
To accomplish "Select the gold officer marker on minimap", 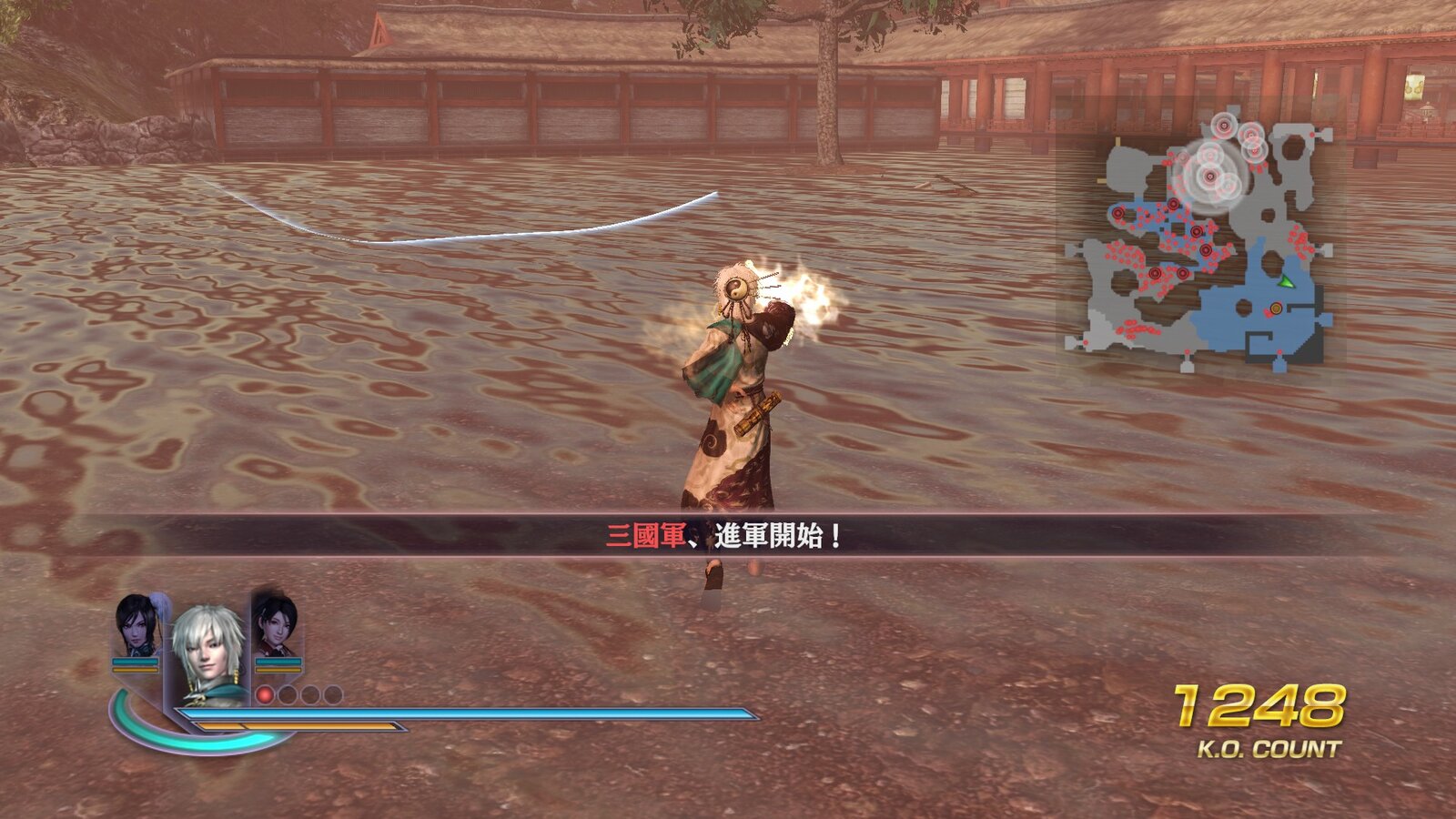I will pos(1276,308).
